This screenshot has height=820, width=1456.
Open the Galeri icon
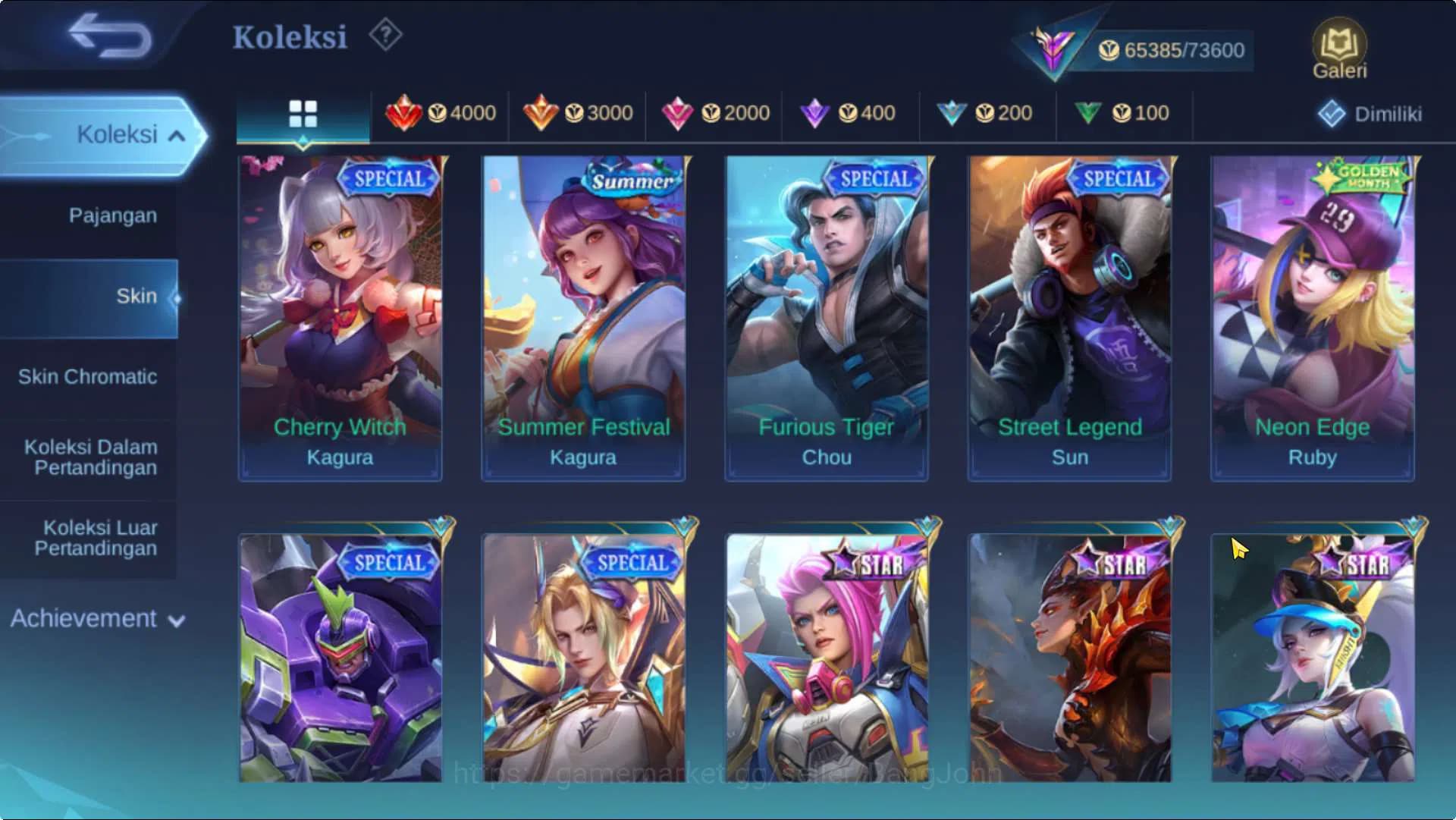coord(1338,47)
